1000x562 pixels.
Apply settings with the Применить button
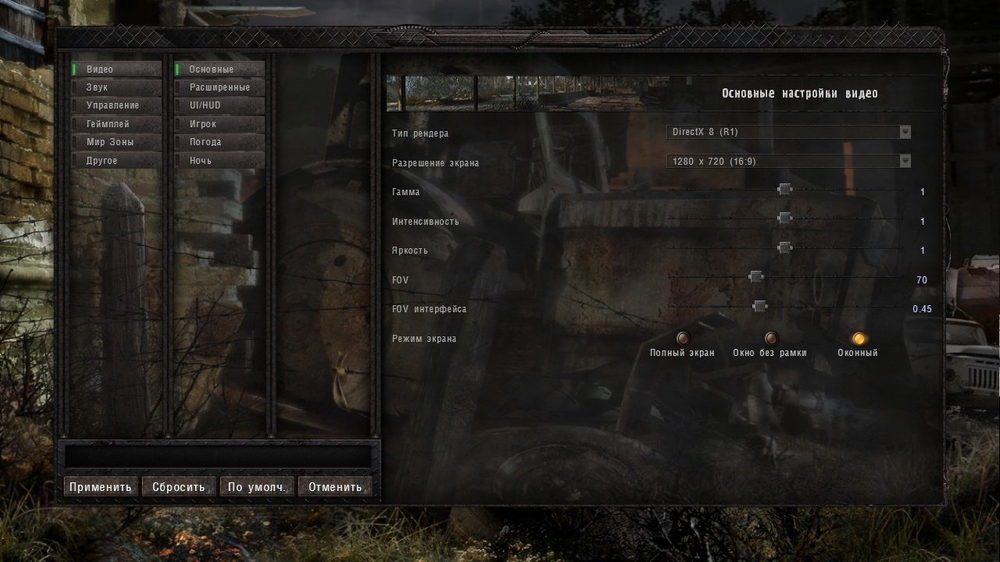point(100,487)
